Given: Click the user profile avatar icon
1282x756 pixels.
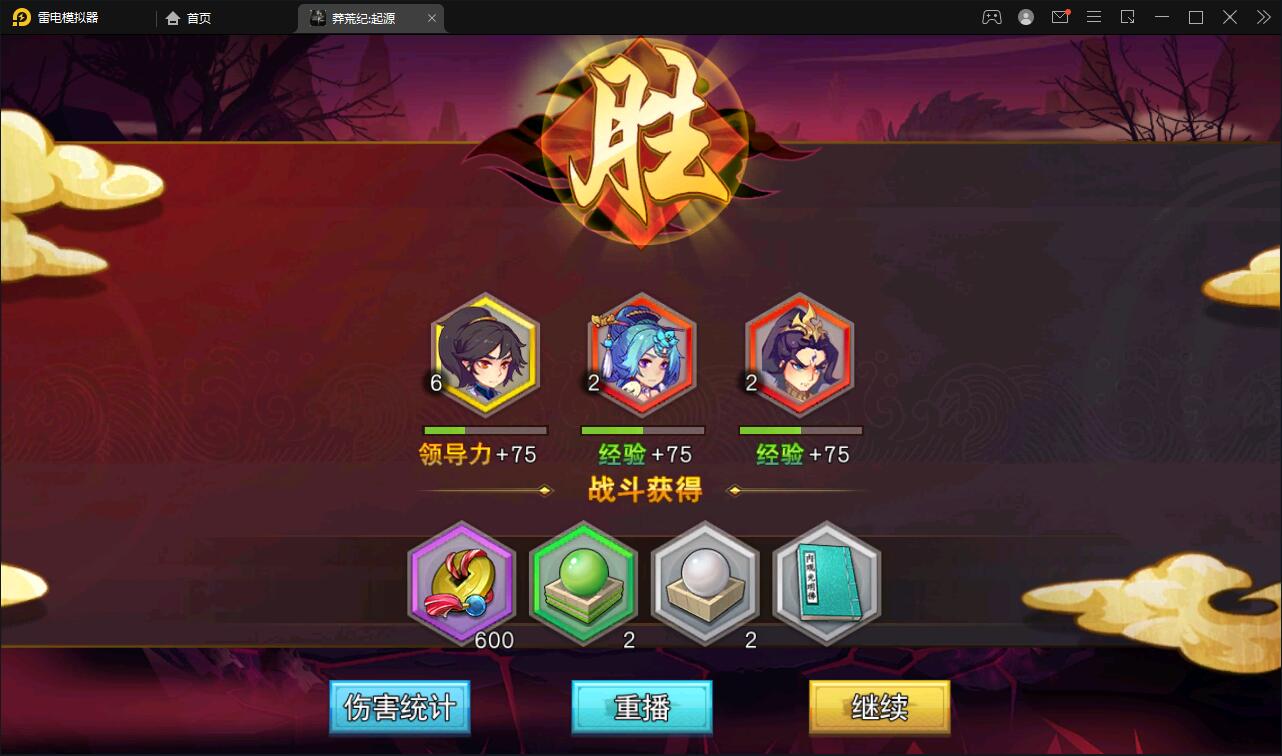Looking at the screenshot, I should [x=1025, y=16].
